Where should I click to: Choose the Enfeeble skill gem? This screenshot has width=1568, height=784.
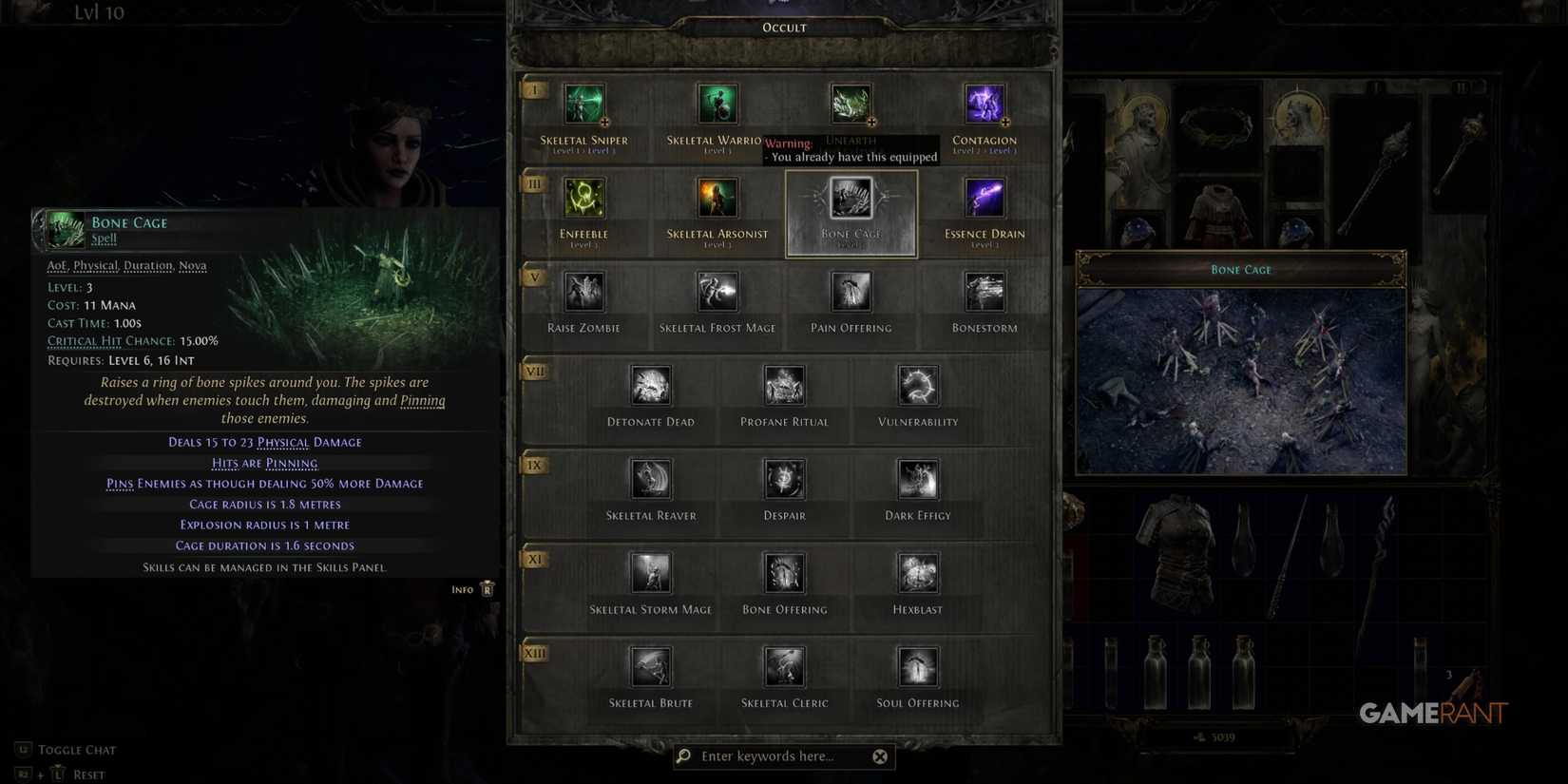(583, 197)
